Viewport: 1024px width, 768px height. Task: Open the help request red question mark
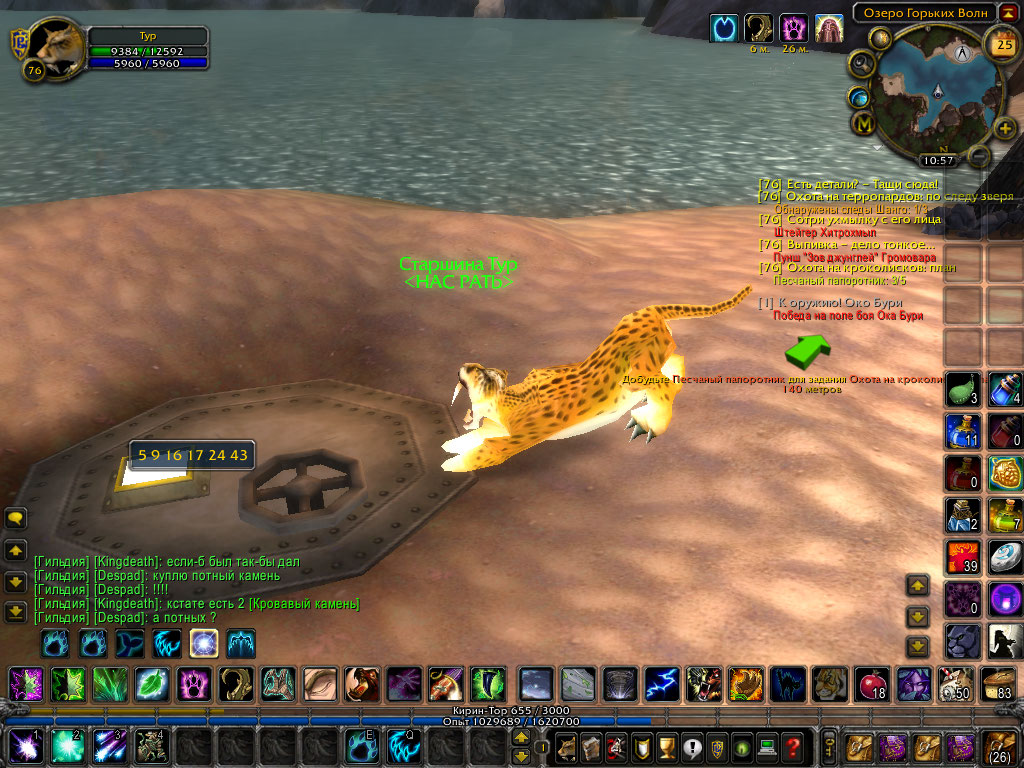point(793,746)
